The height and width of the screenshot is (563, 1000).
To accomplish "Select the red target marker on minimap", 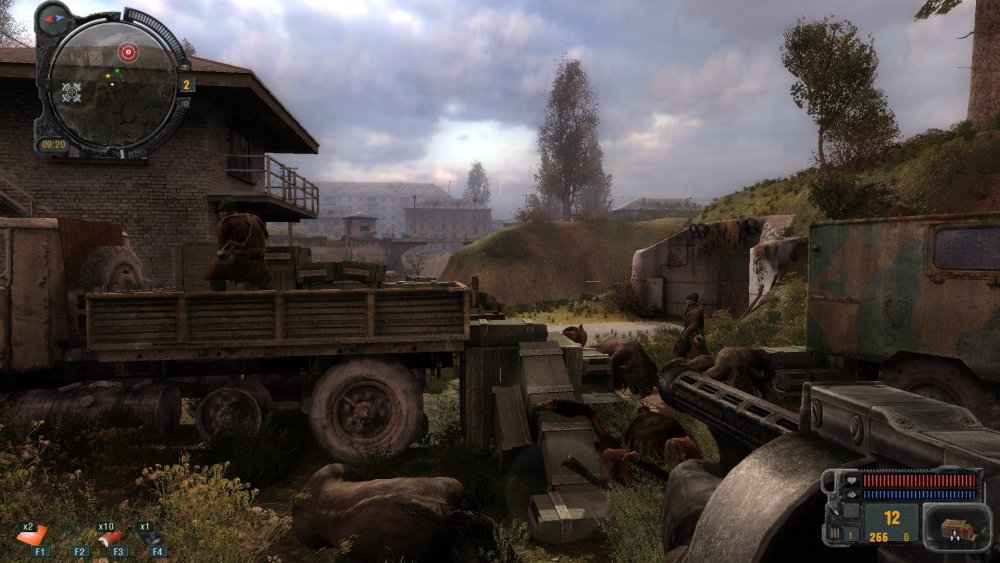I will 128,51.
